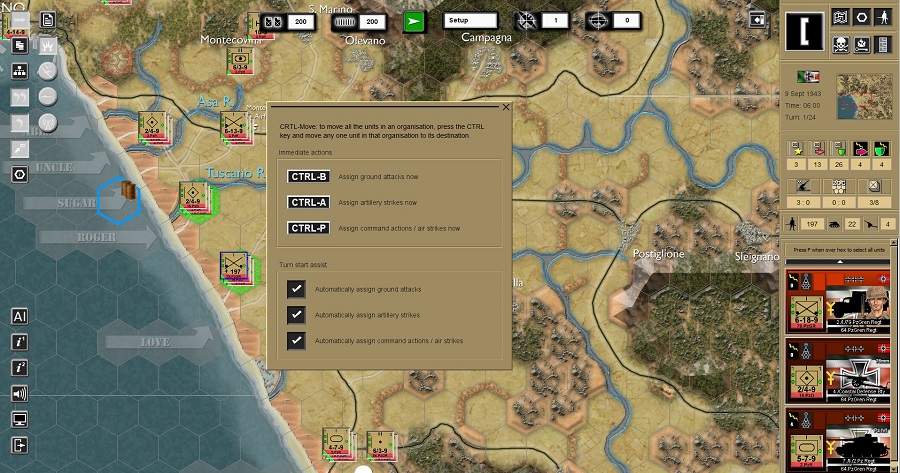Click the CTRL-B assign ground attacks button
This screenshot has width=900, height=473.
(308, 177)
